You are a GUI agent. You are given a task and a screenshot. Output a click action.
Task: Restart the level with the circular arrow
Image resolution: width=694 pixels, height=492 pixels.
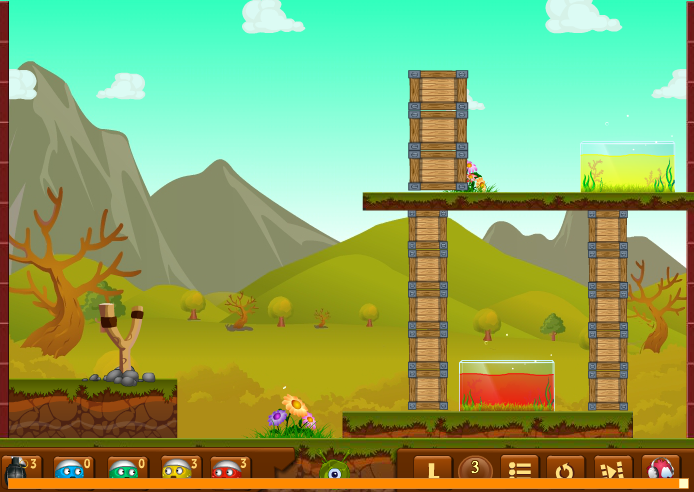[x=565, y=469]
